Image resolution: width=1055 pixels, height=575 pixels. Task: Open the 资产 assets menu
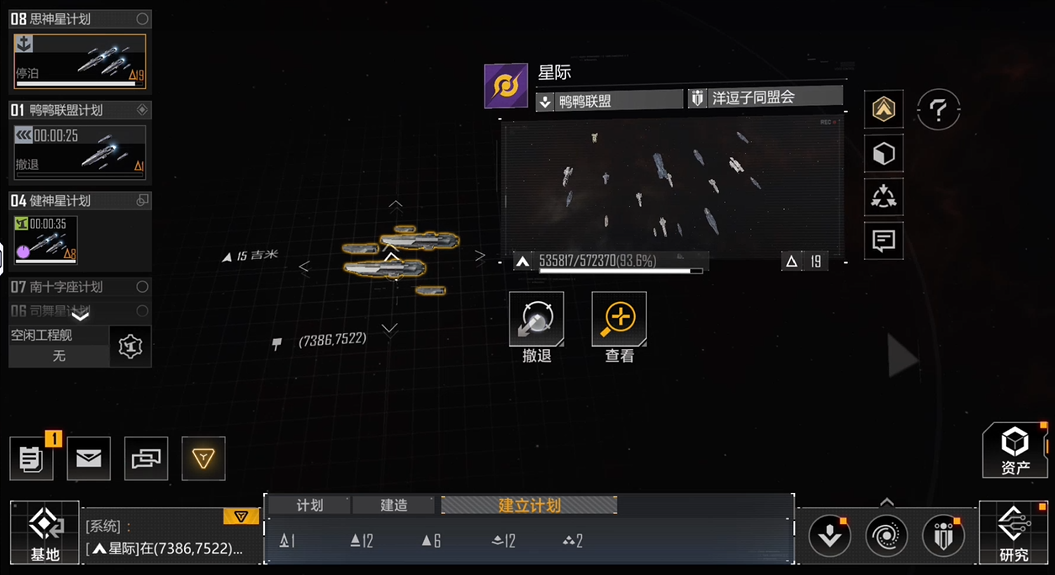tap(1015, 450)
